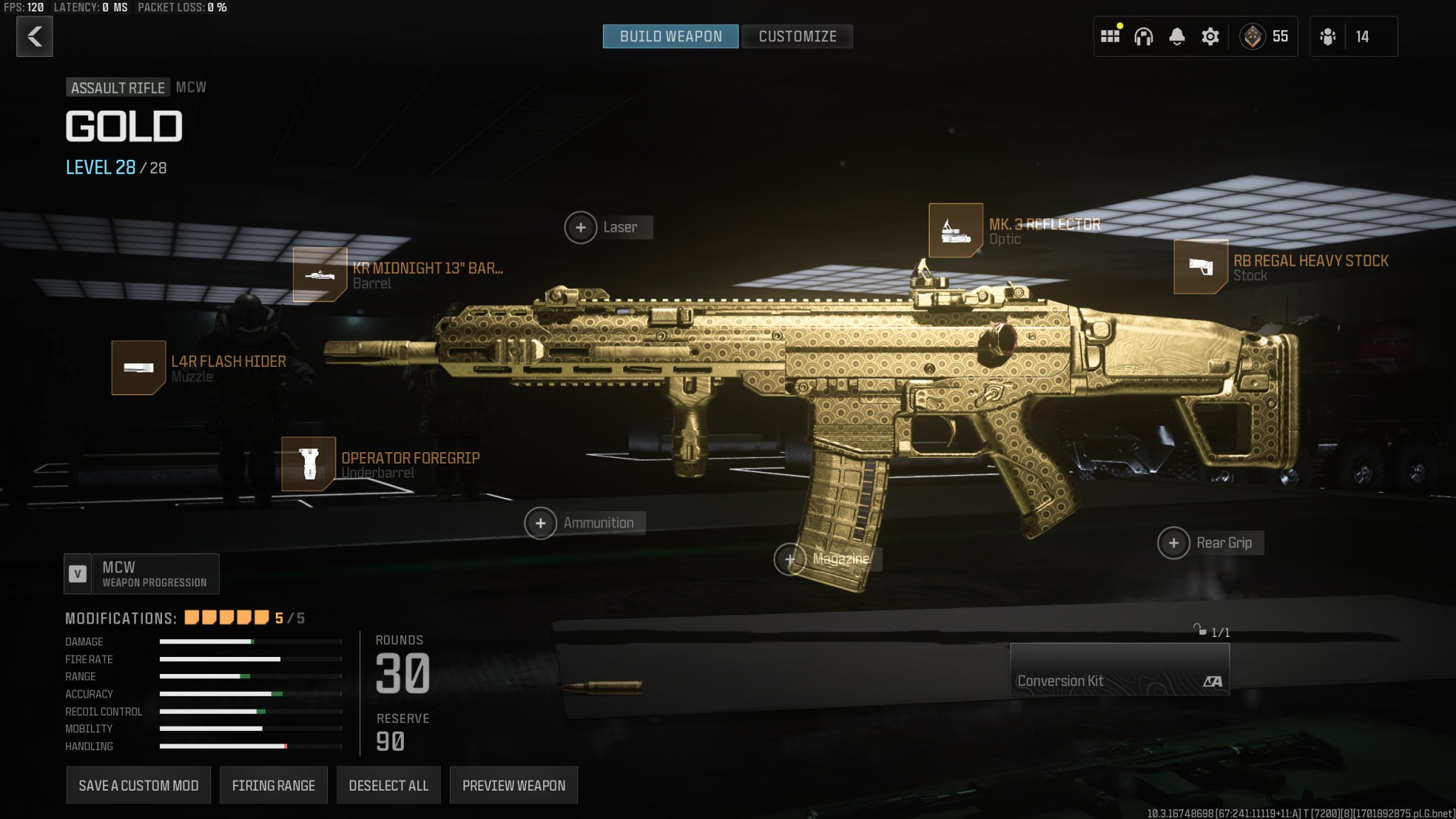Go back with the arrow button

coord(33,36)
